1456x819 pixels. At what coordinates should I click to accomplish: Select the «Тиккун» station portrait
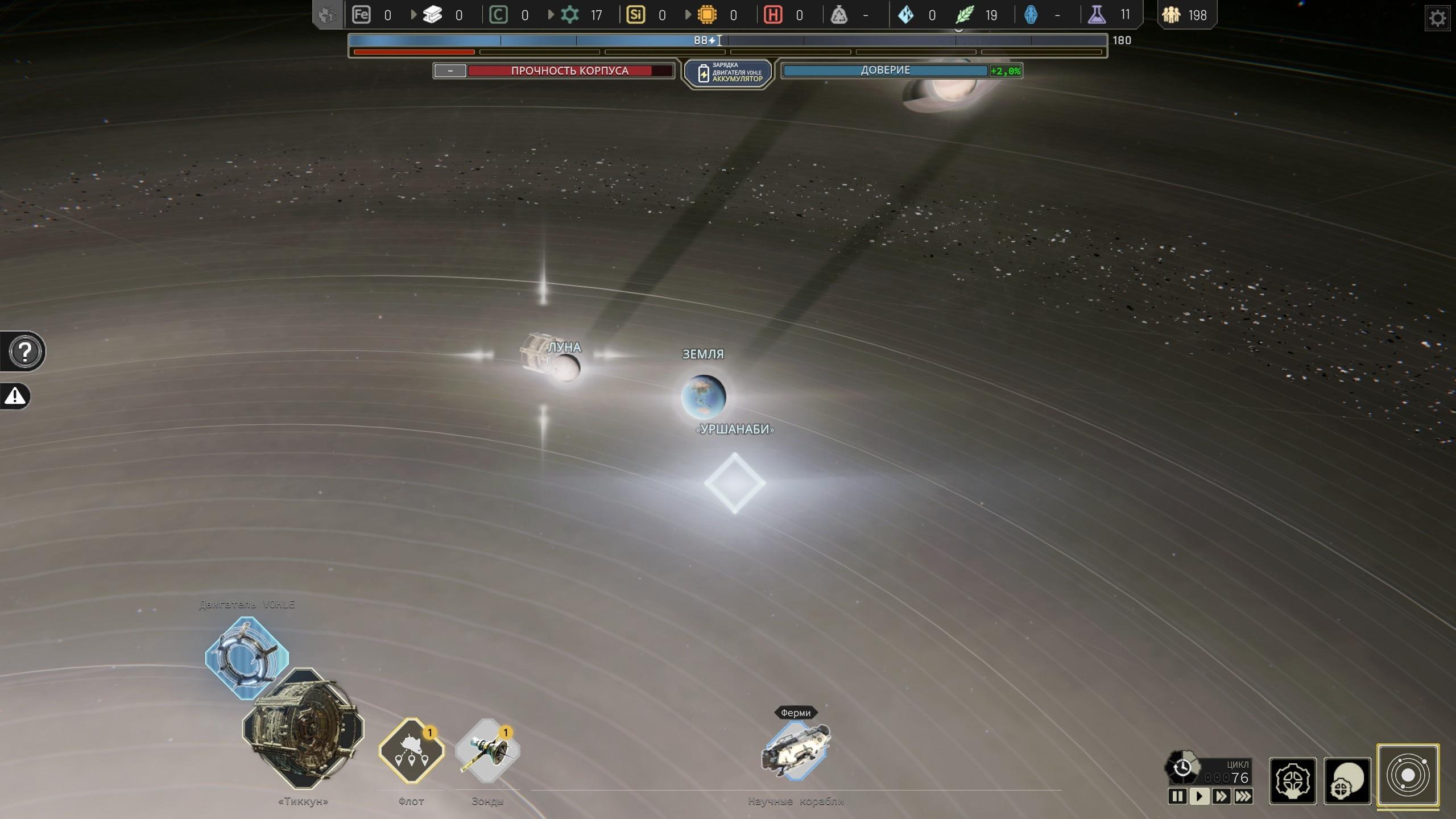coord(303,729)
